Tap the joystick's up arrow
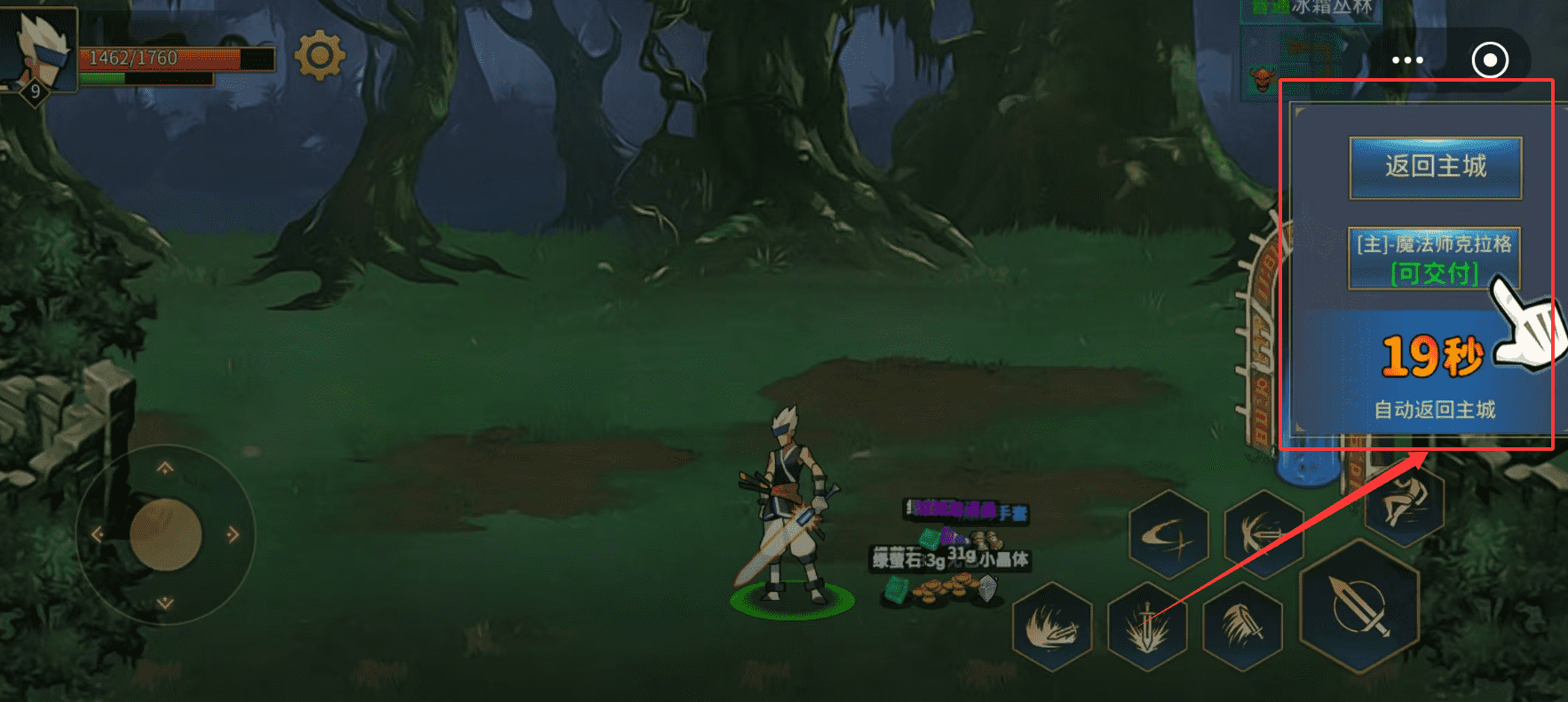 [x=165, y=469]
